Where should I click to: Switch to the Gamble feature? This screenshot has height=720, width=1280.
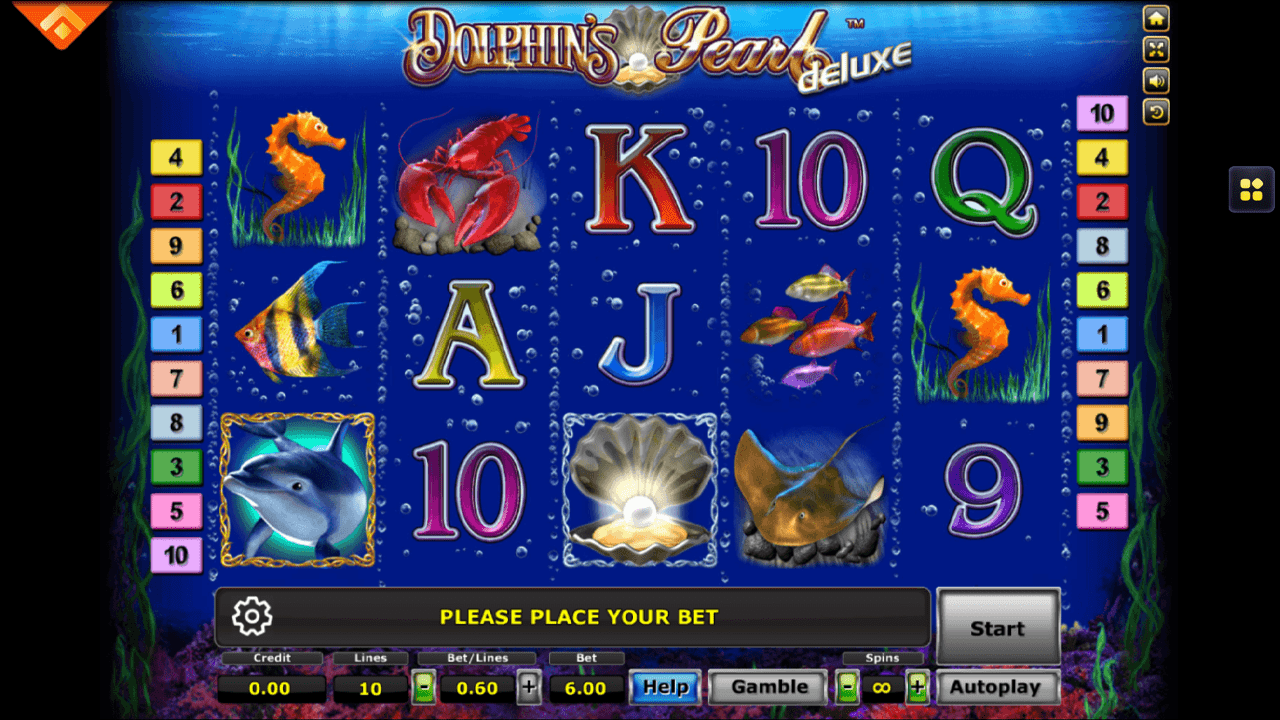click(x=767, y=687)
